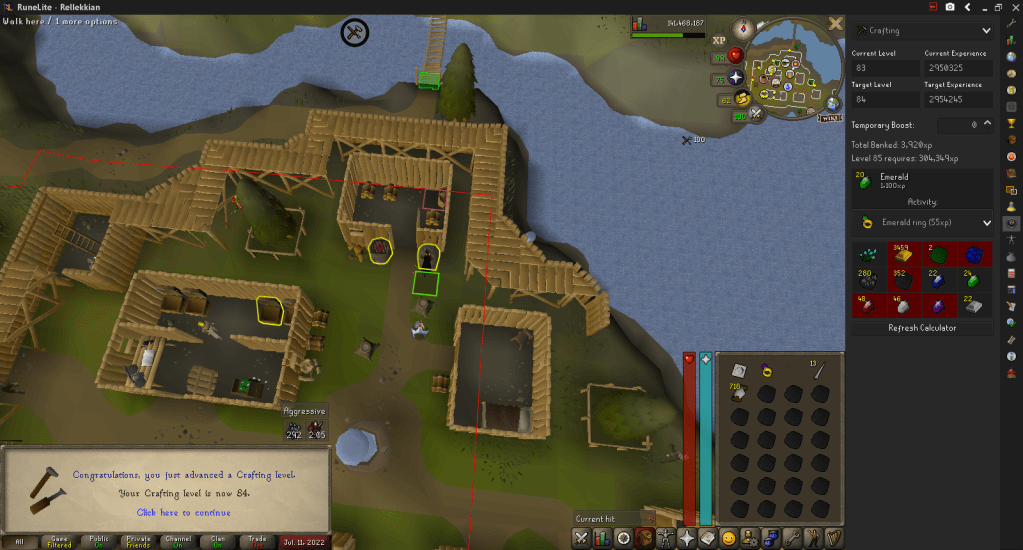This screenshot has width=1023, height=550.
Task: Click here to continue the level-up dialogue
Action: pos(183,512)
